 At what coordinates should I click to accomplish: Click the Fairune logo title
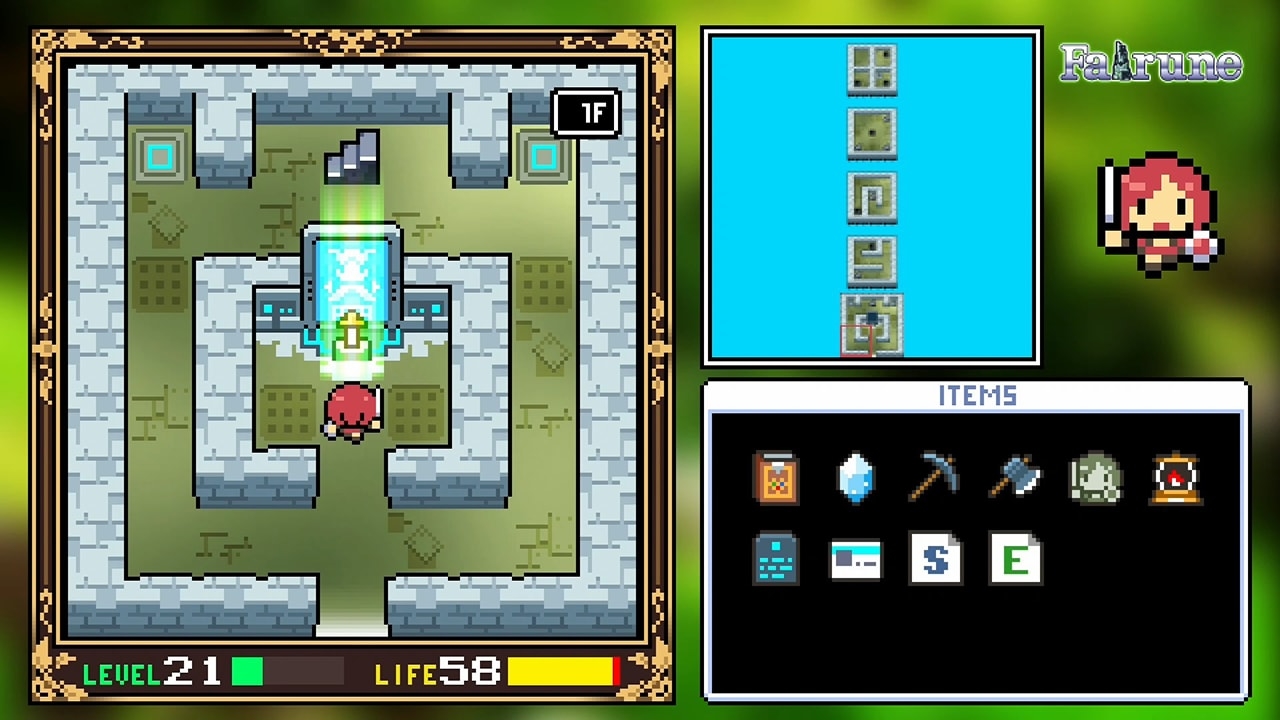click(1148, 62)
